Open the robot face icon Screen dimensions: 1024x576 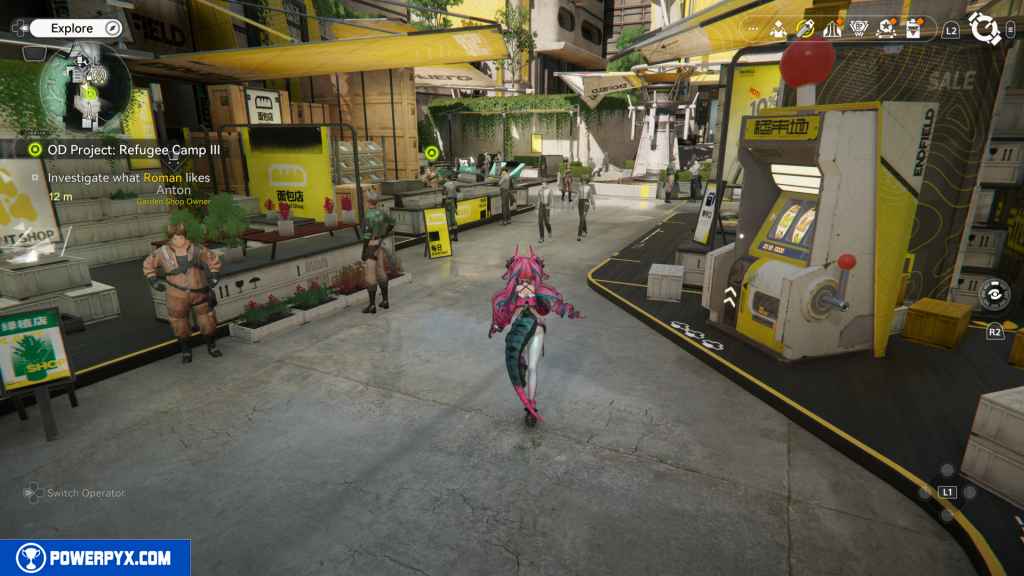point(912,29)
